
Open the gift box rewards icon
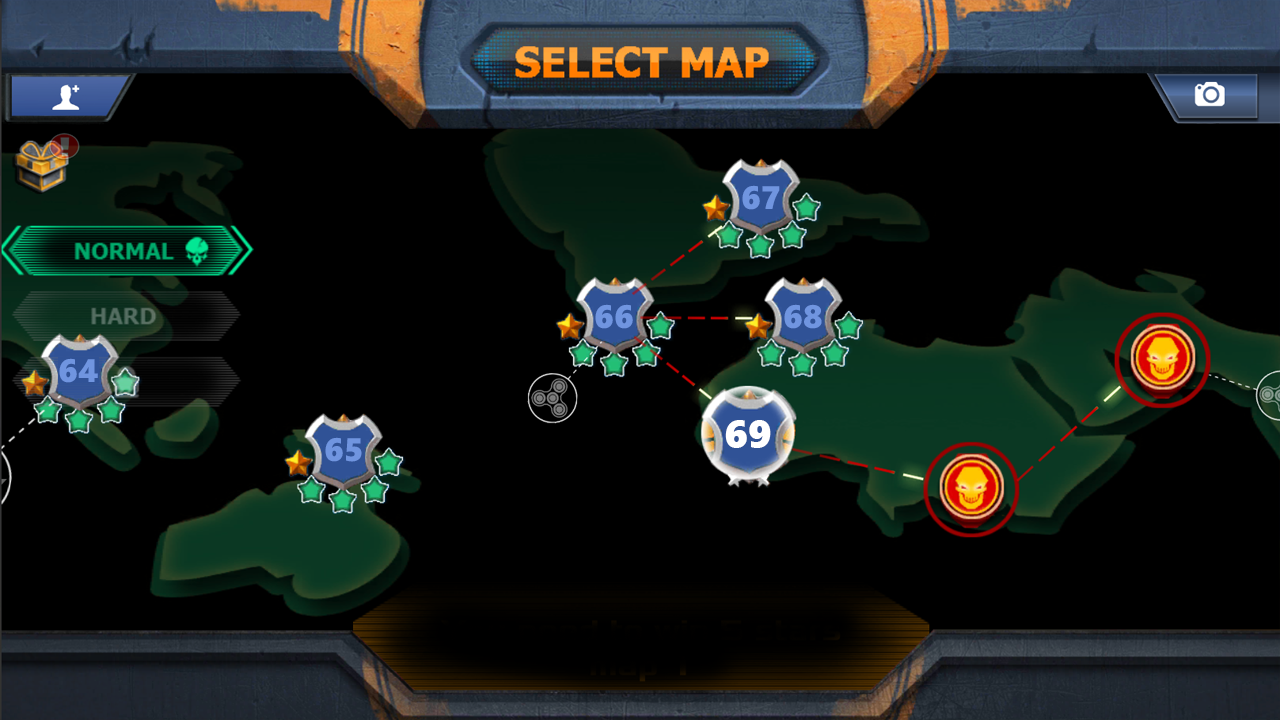point(41,163)
